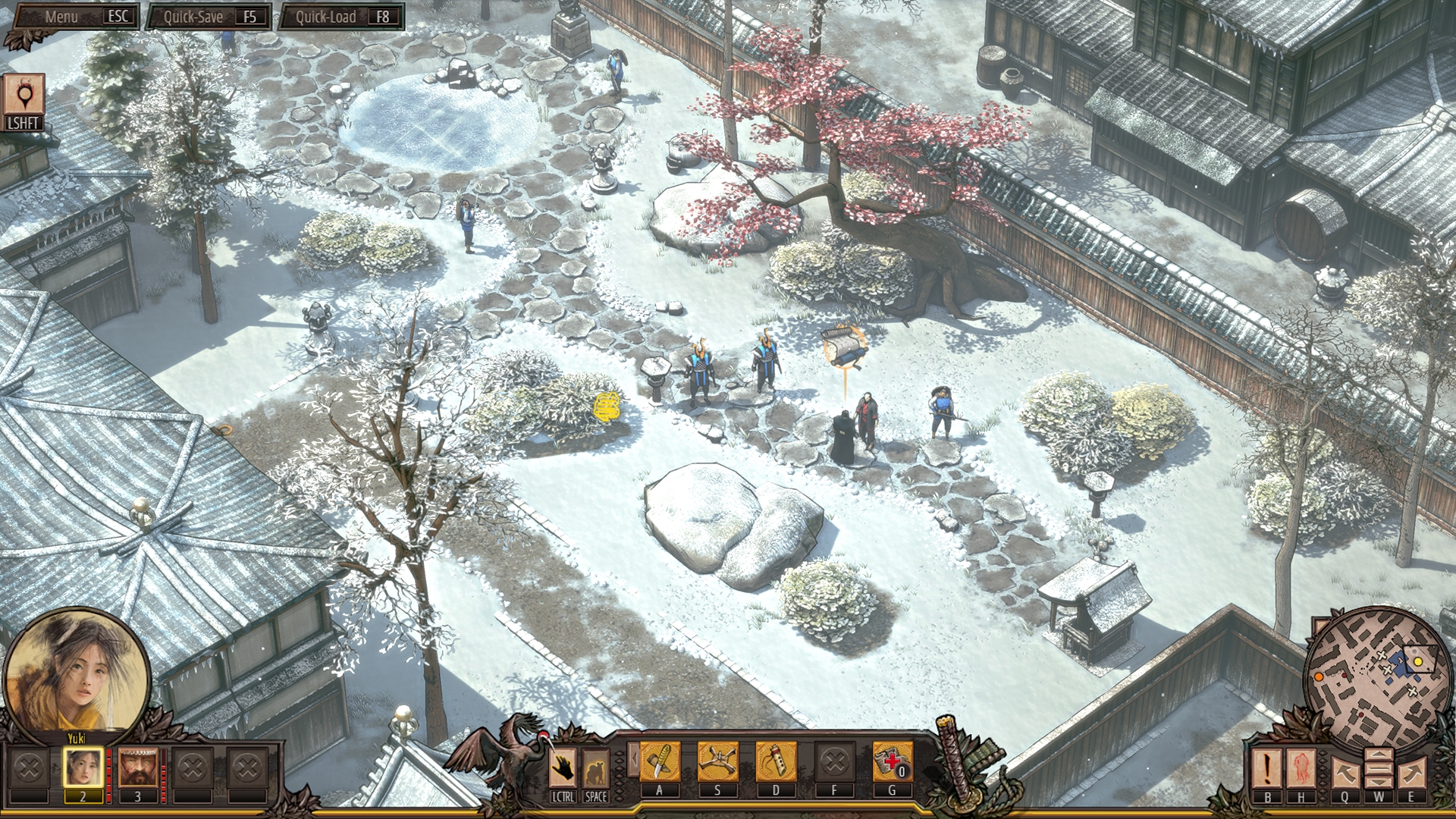Screen dimensions: 1456x819
Task: Click the exclamation mark icon
Action: (1266, 767)
